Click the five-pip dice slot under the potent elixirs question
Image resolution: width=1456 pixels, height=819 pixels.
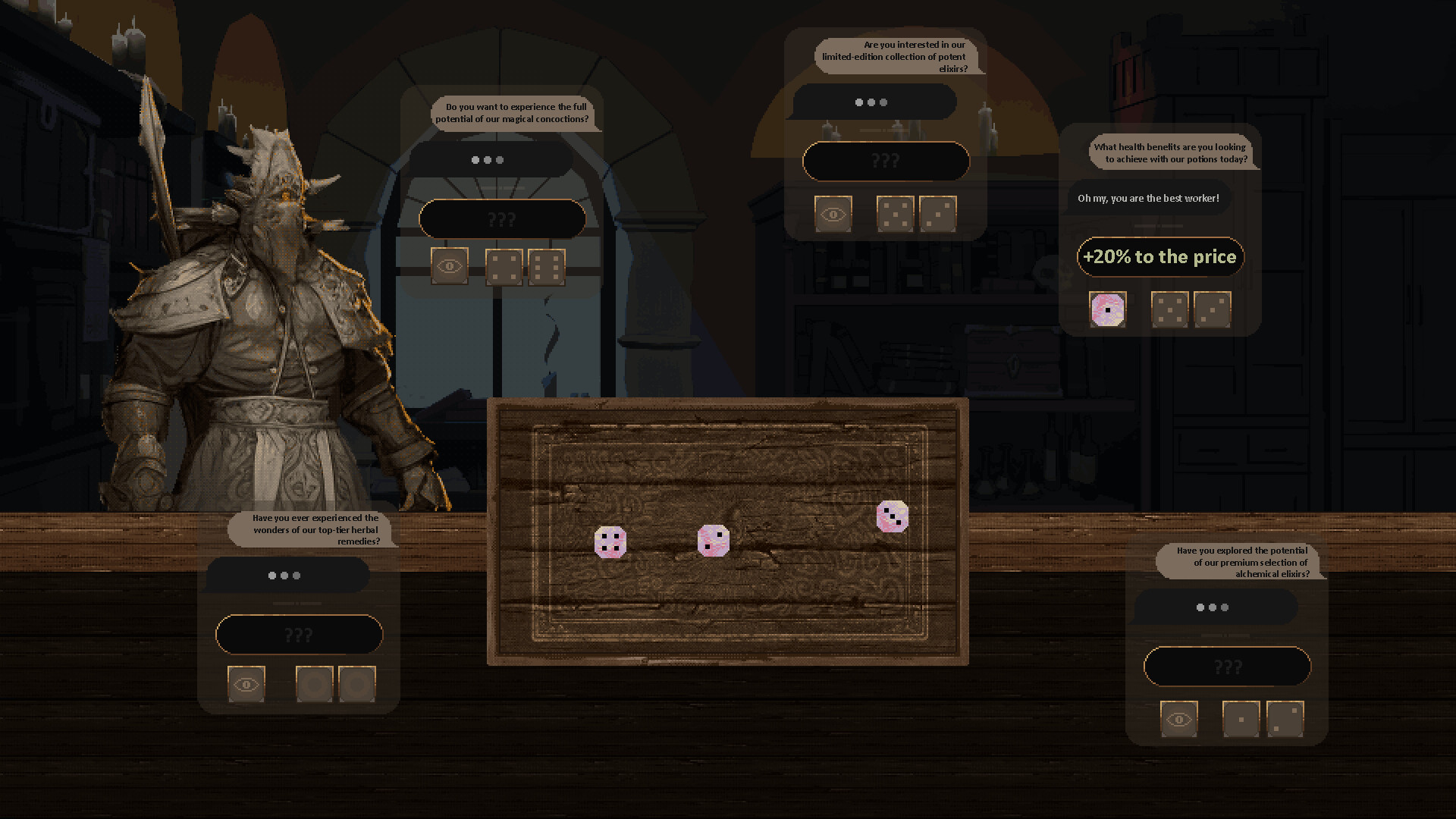896,215
